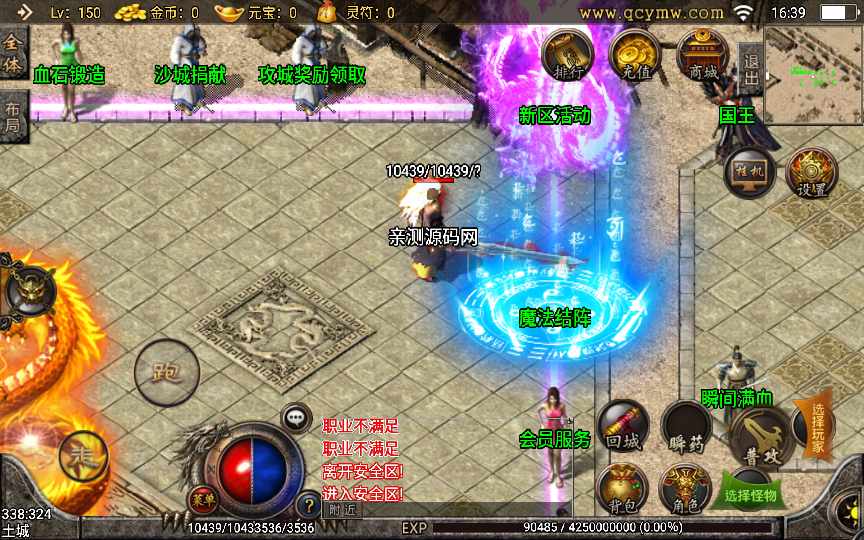This screenshot has height=540, width=864.
Task: Open the 角色 character sheet
Action: 685,489
